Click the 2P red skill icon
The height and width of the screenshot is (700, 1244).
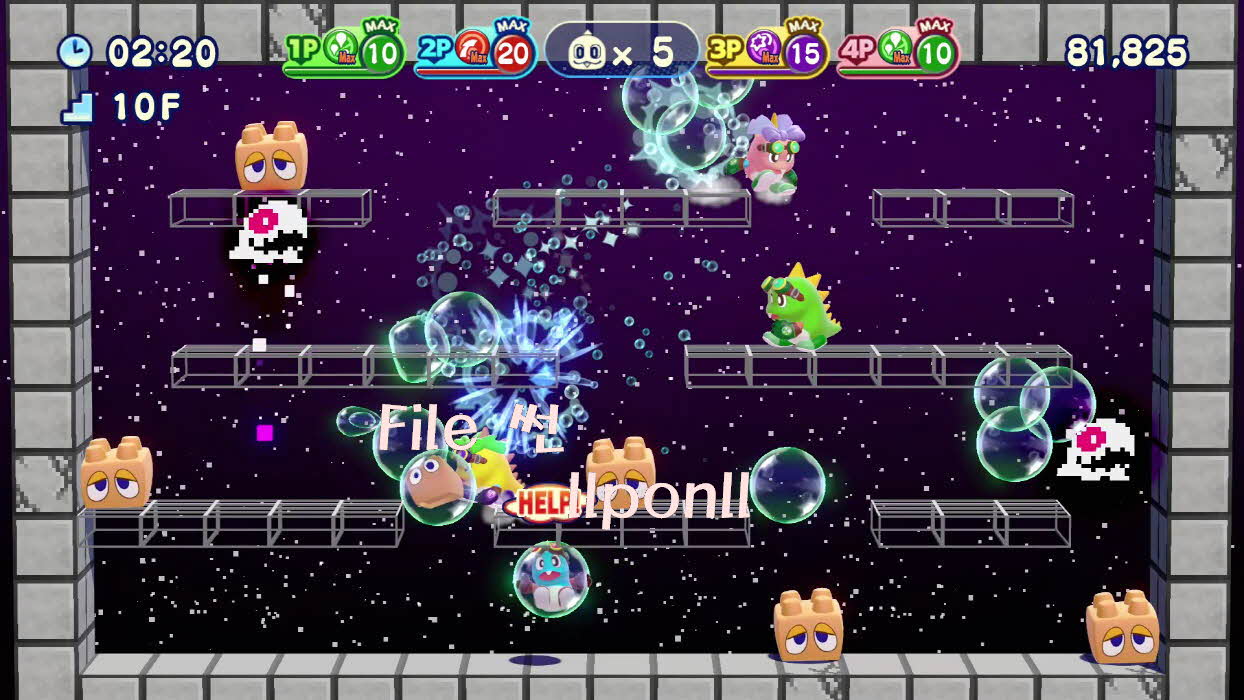(x=473, y=47)
